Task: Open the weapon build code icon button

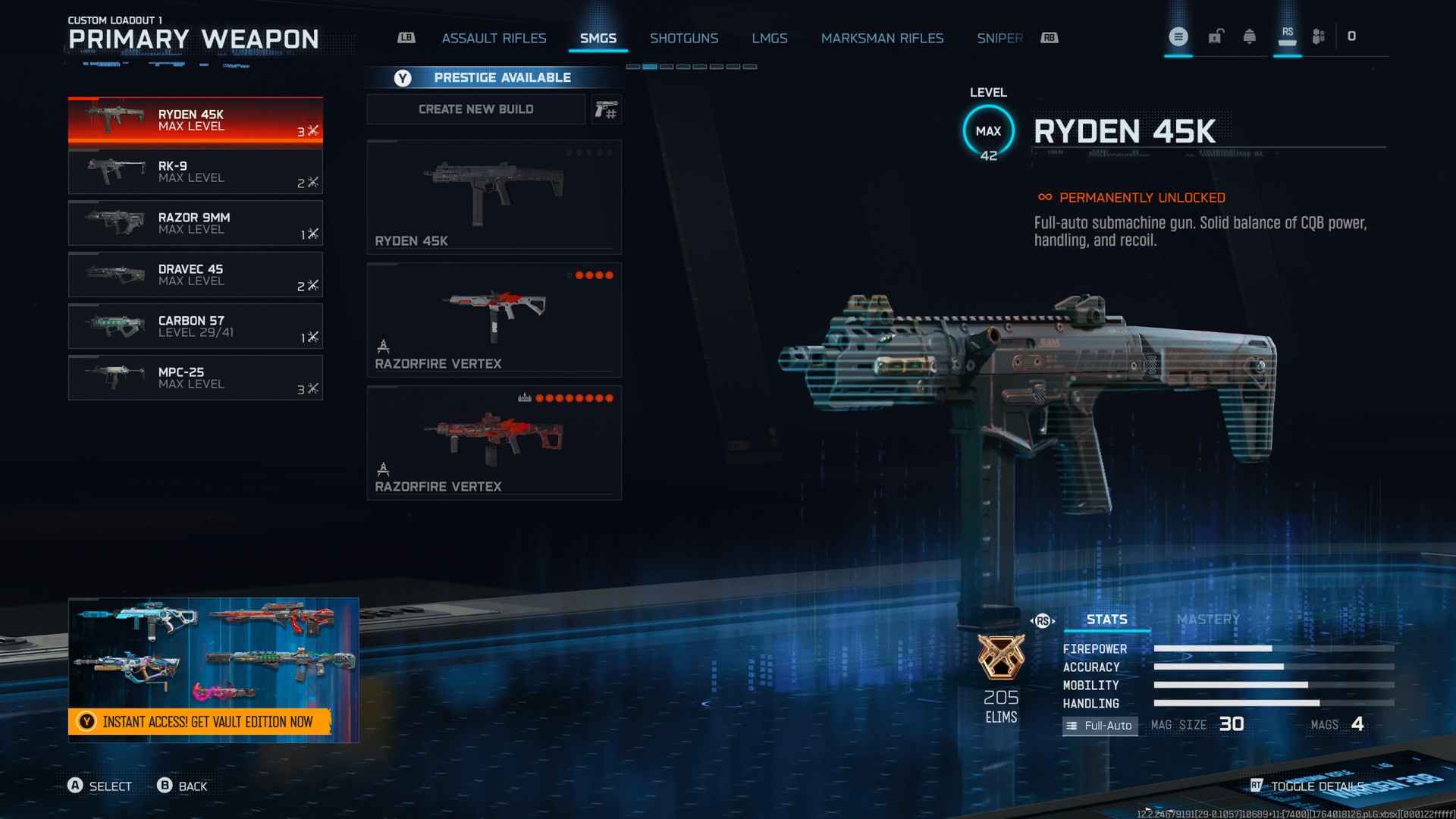Action: (606, 110)
